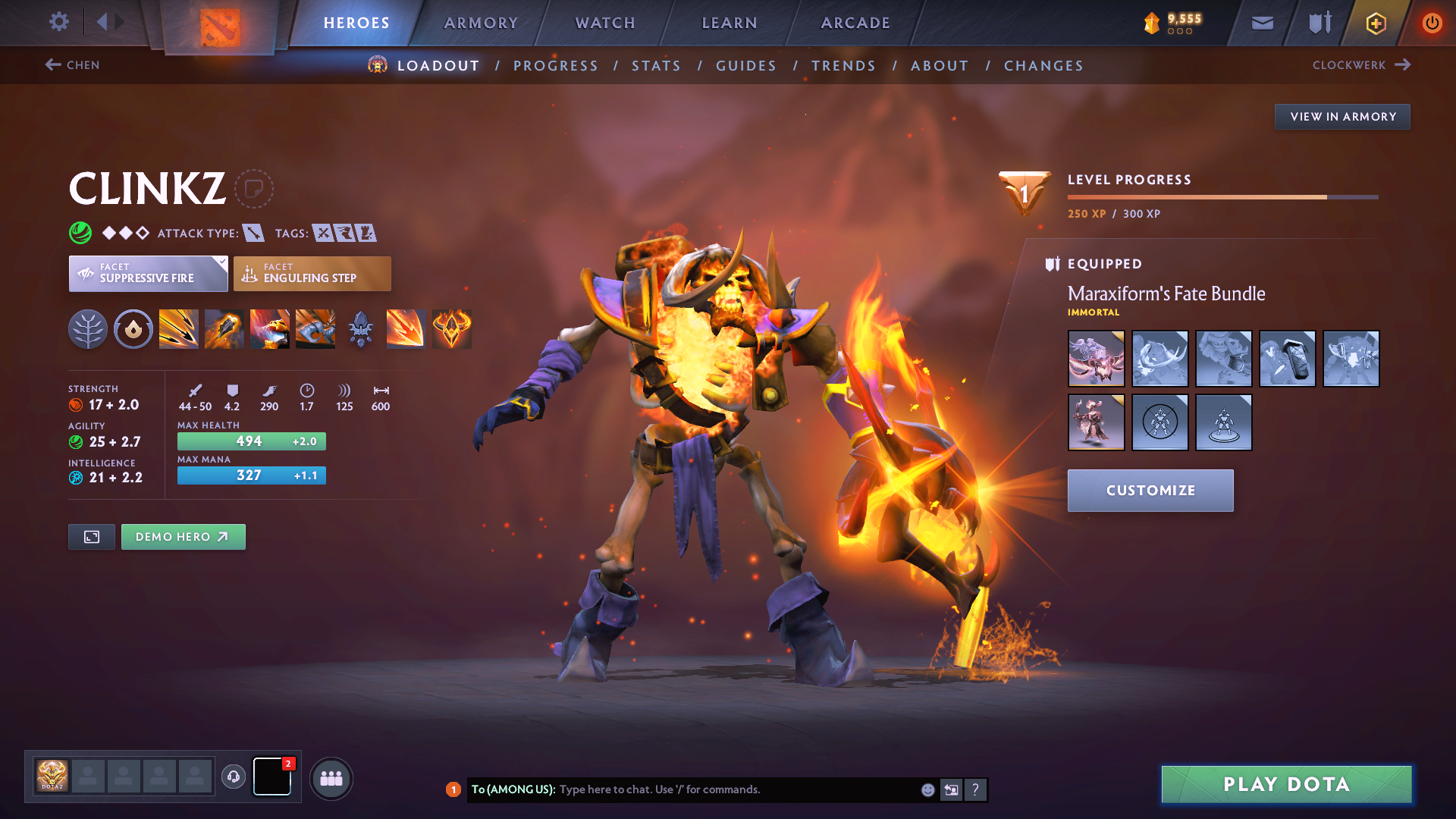The height and width of the screenshot is (819, 1456).
Task: Open the AMONG US chat channel selector
Action: pos(513,789)
